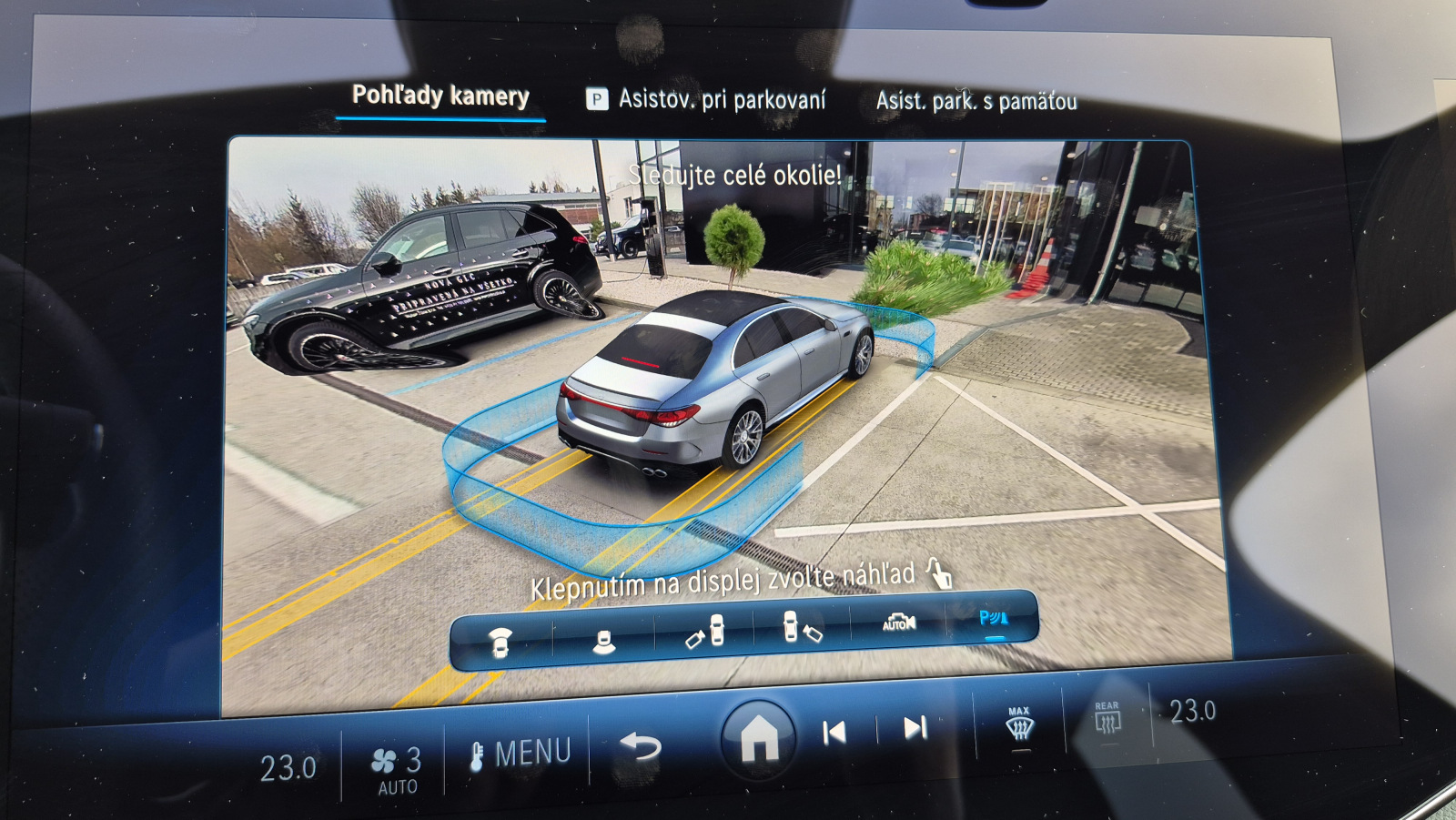Go to the home screen
This screenshot has height=820, width=1456.
point(759,738)
